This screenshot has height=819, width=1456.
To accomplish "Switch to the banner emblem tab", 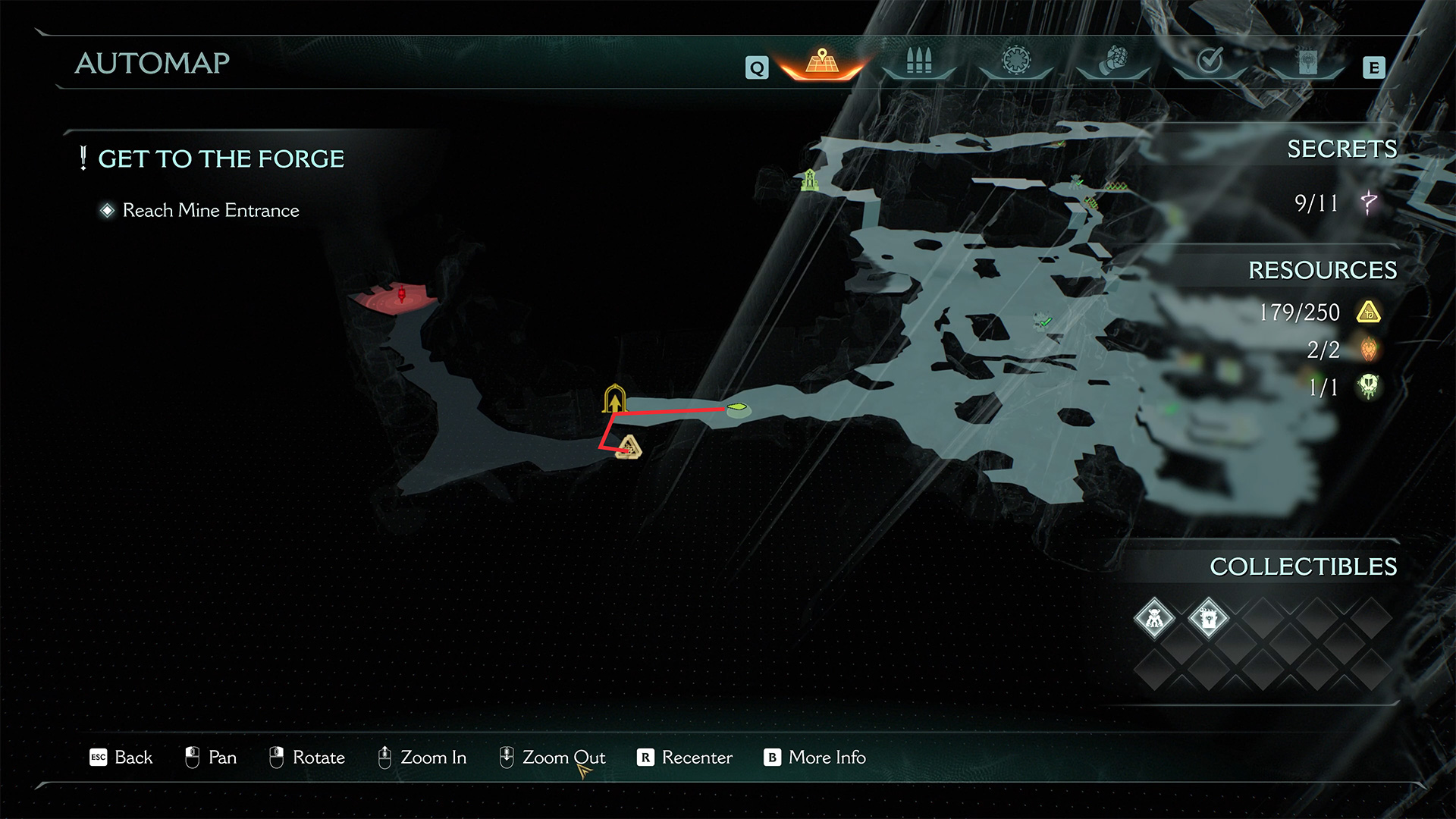I will coord(1307,62).
